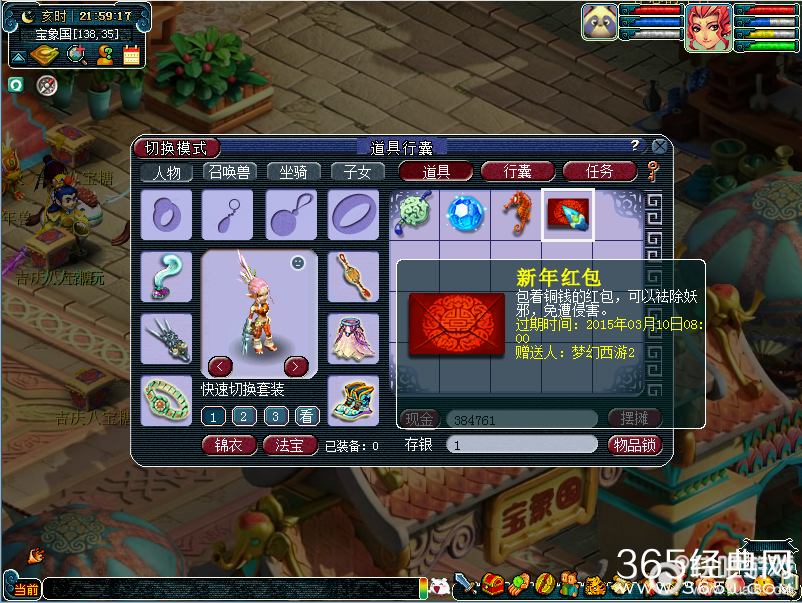Screen dimensions: 802x603
Task: Rotate character preview with right arrow
Action: [x=295, y=365]
